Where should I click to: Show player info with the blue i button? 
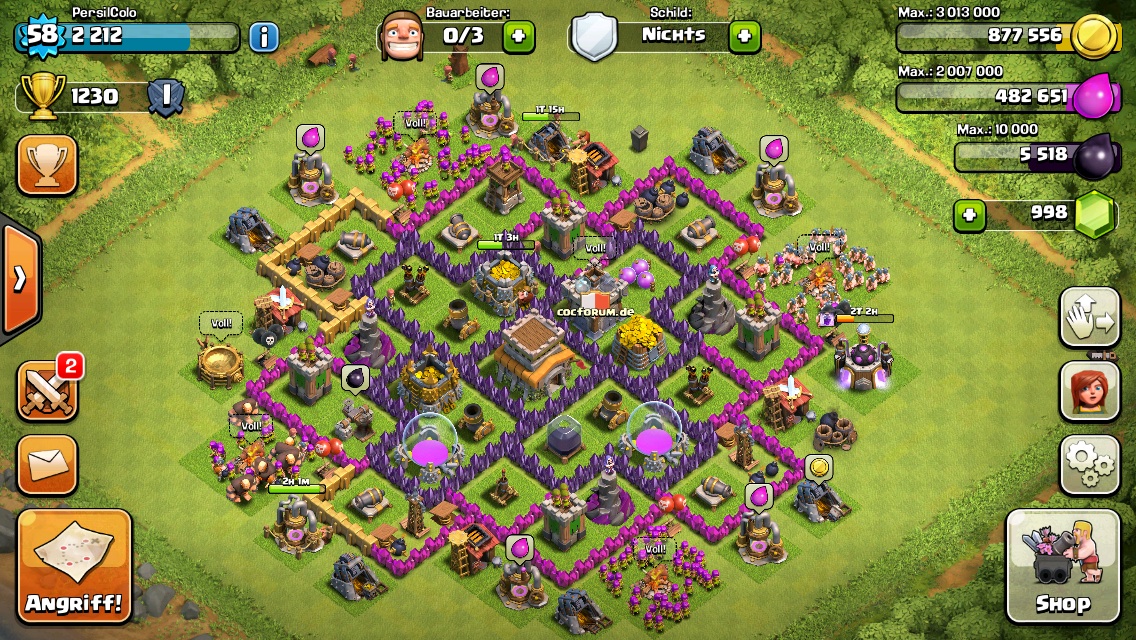[263, 38]
